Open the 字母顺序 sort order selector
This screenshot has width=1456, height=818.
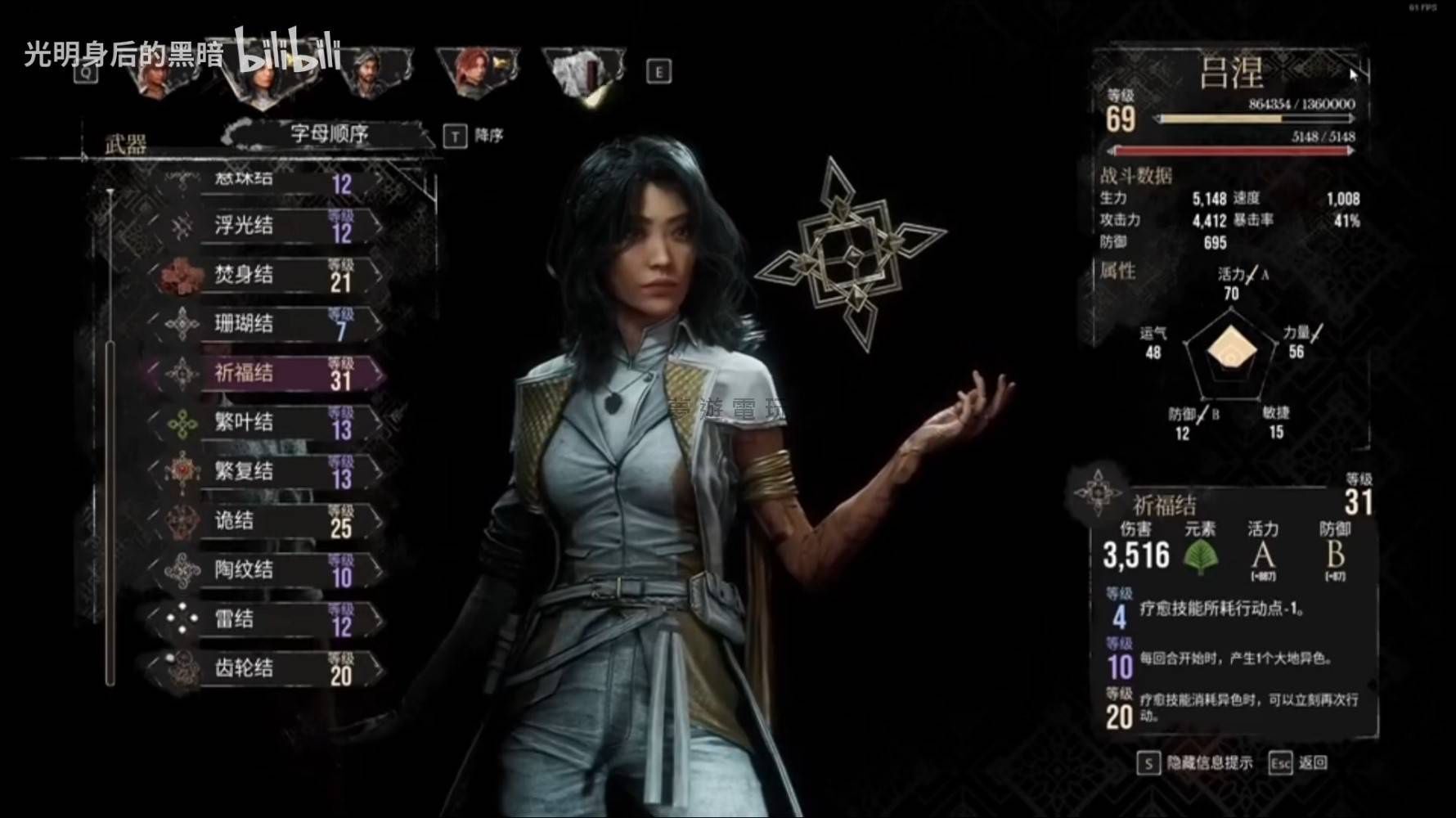coord(329,135)
